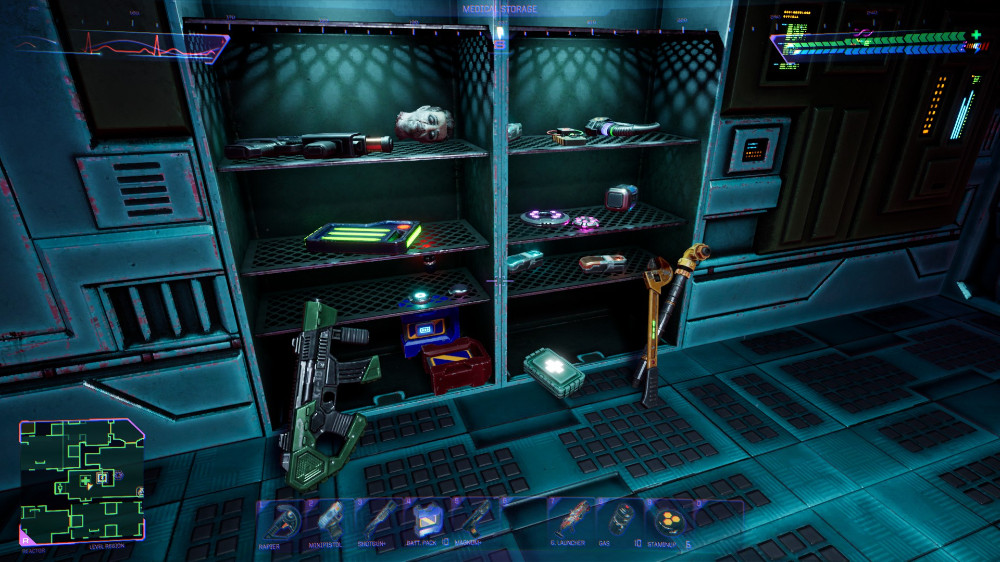Use the Staminup patch slot

point(668,520)
